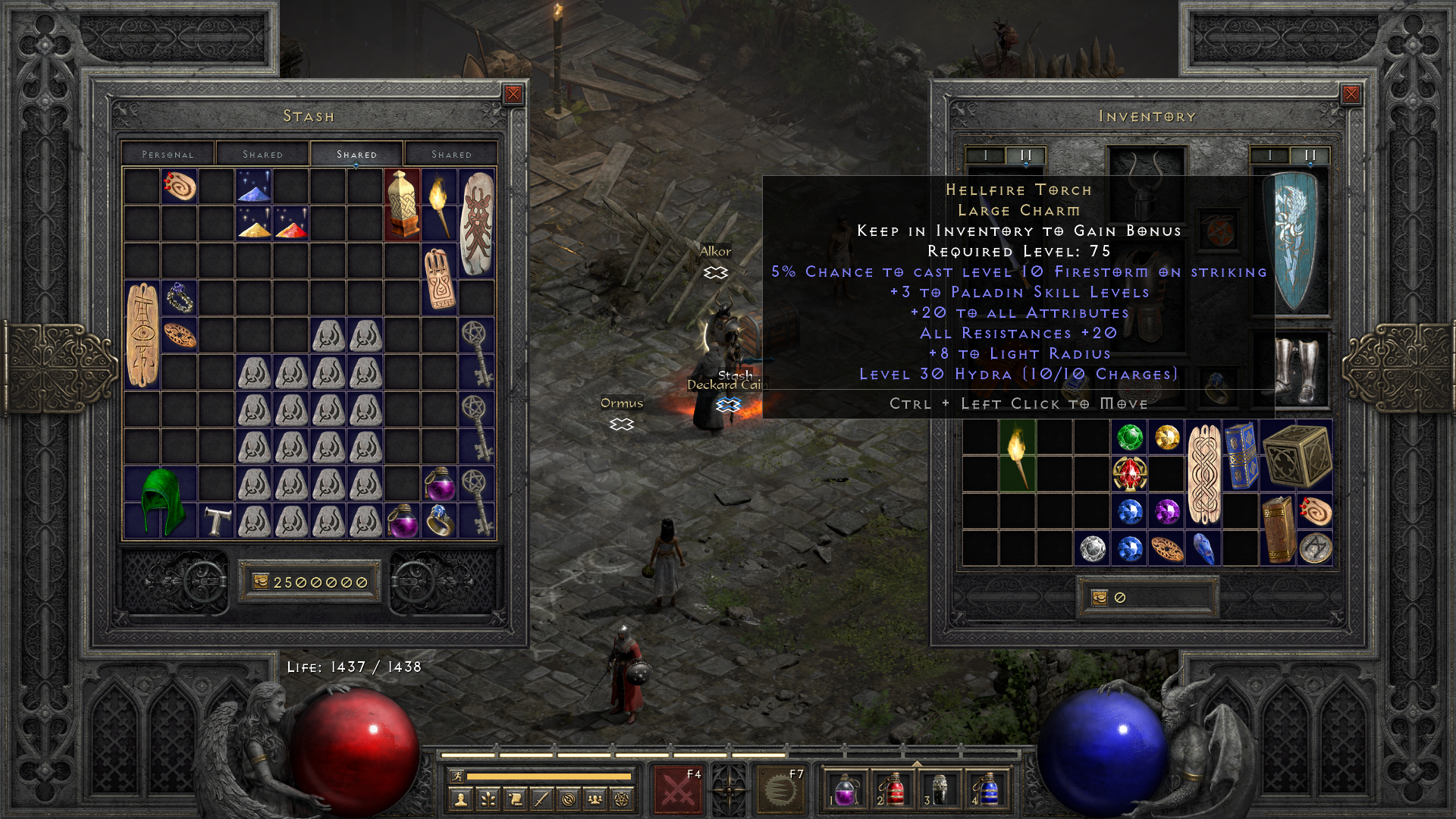Screen dimensions: 1456x819
Task: Close the Stash panel
Action: 513,94
